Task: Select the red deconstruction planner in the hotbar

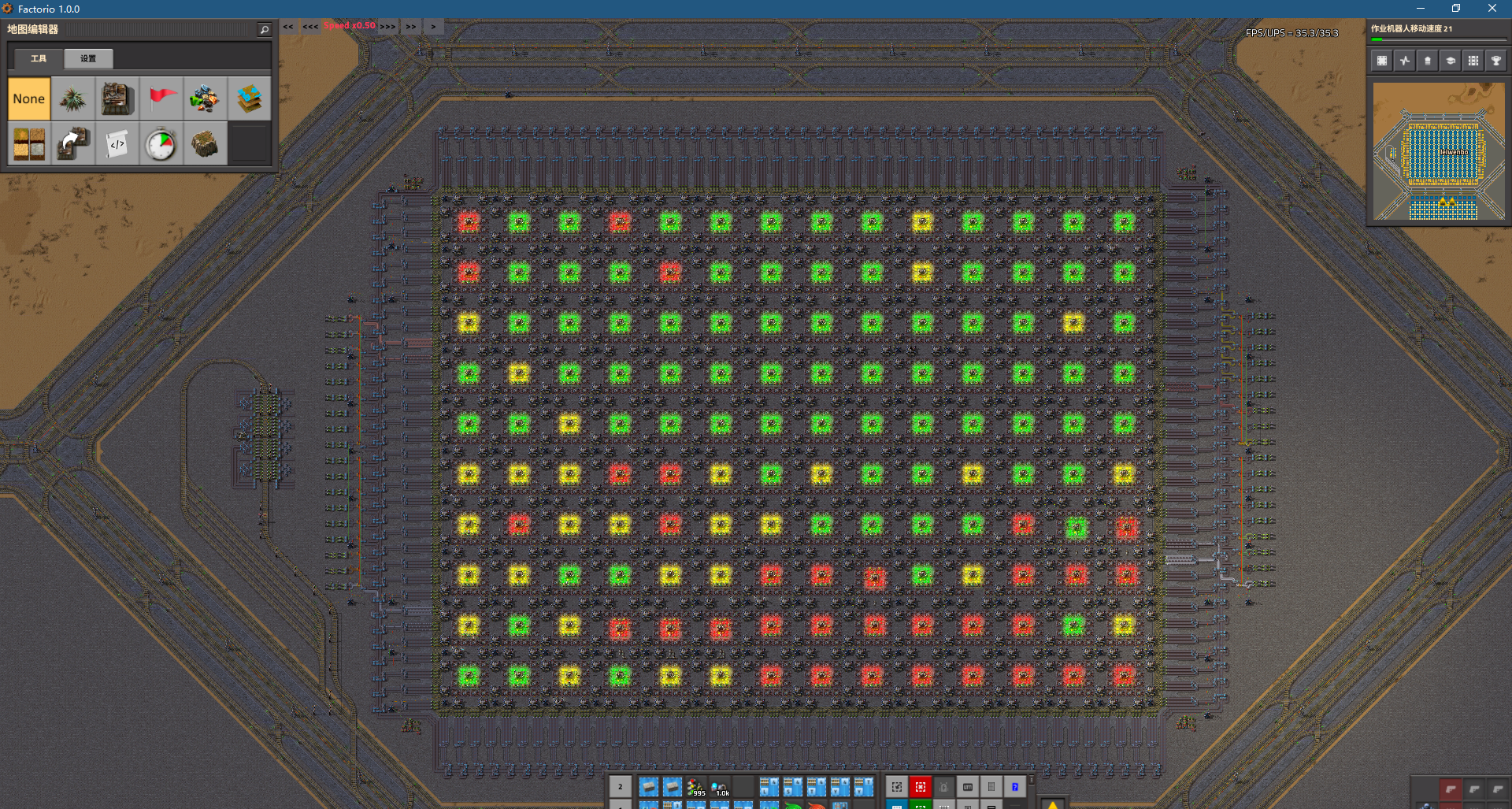Action: (920, 787)
